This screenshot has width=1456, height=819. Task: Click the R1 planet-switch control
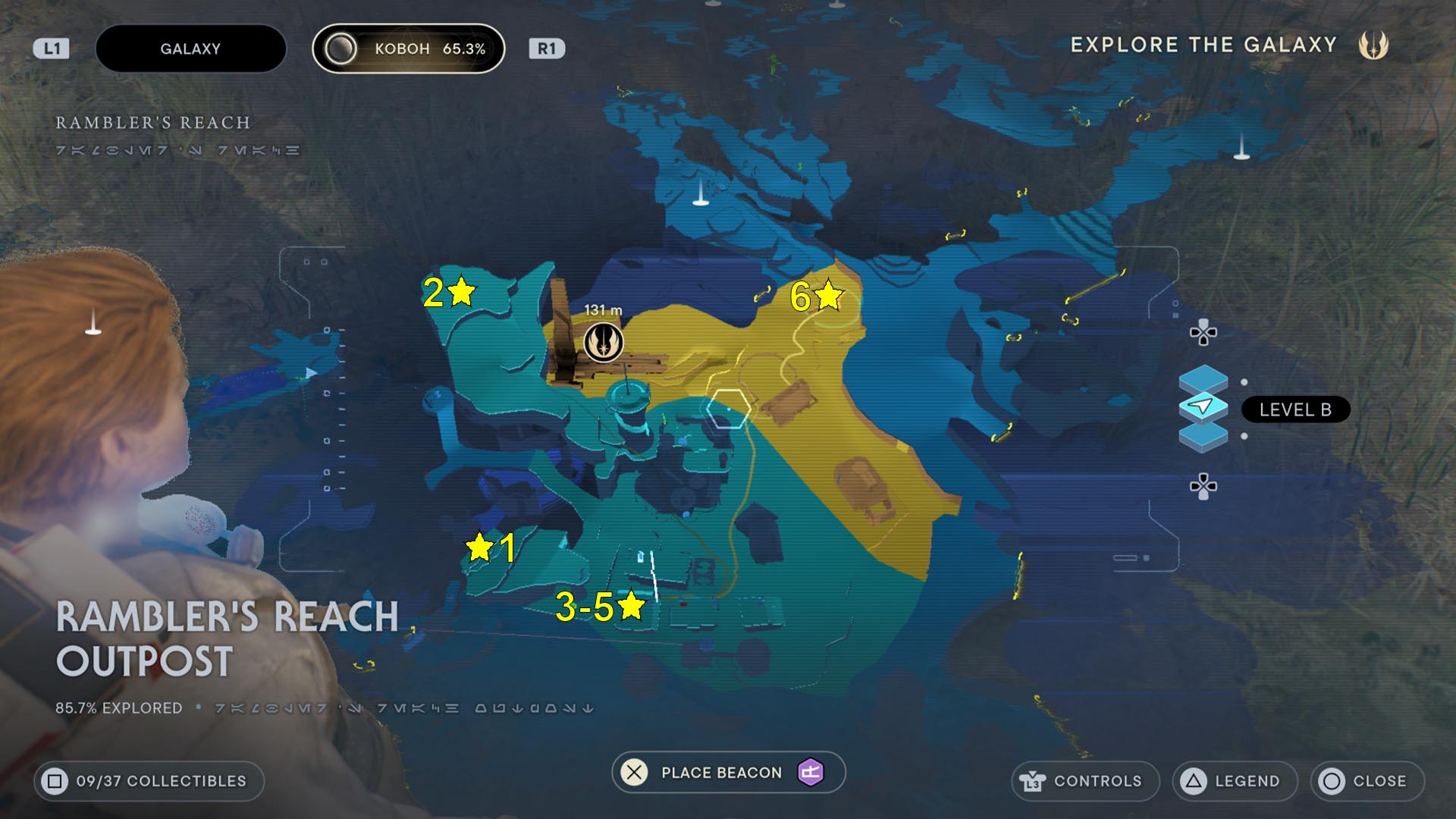coord(548,49)
